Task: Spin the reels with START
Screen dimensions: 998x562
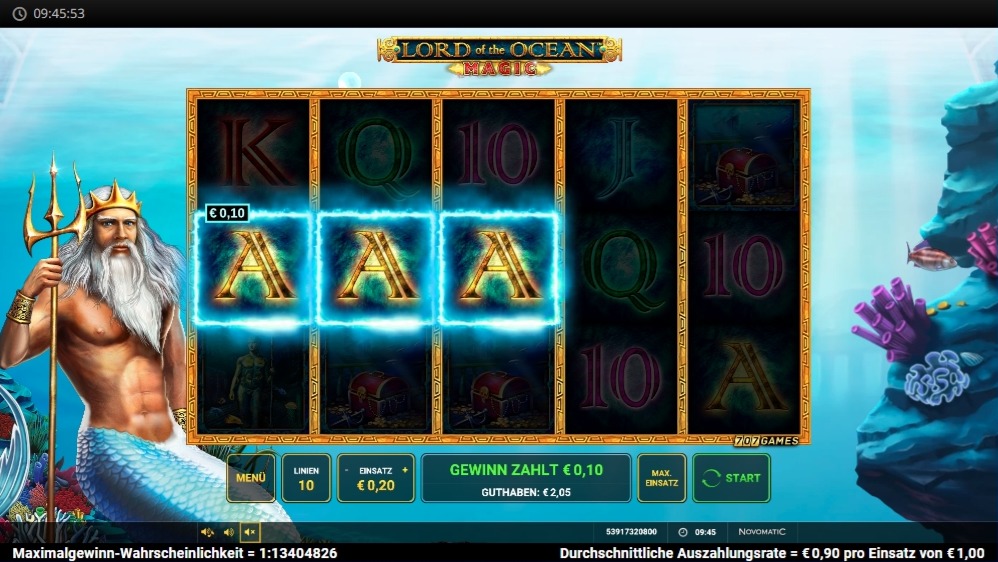Action: pos(731,477)
